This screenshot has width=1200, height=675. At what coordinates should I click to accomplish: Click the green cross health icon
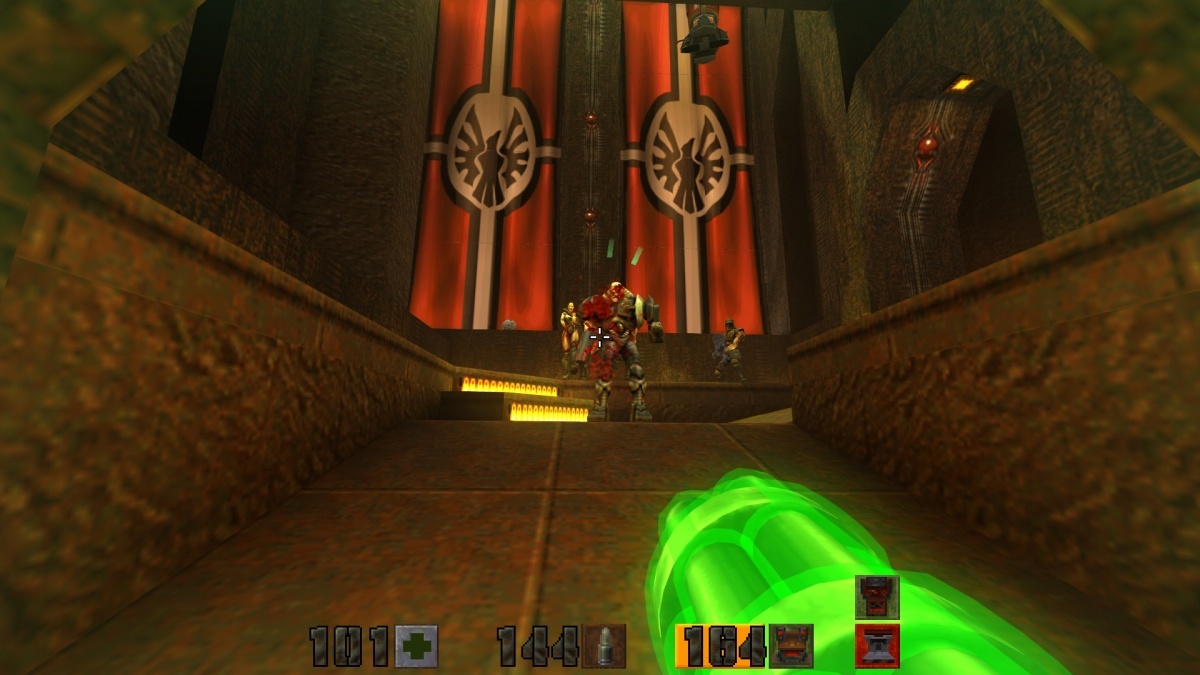coord(416,646)
